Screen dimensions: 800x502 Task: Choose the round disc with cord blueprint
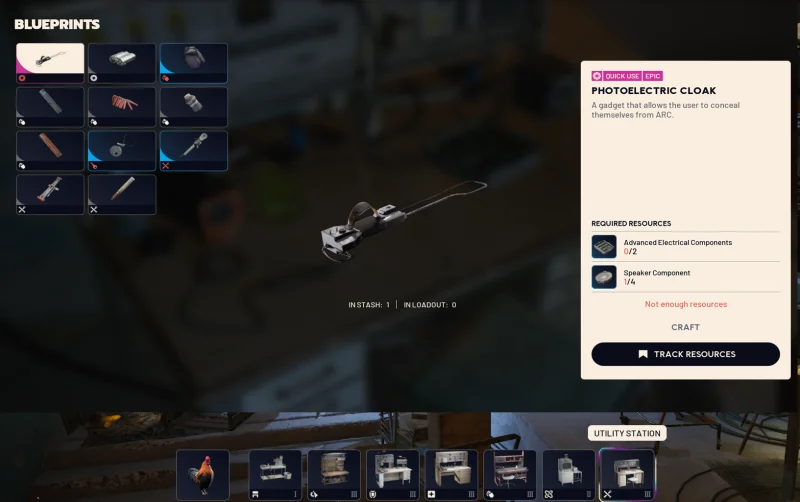tap(122, 150)
